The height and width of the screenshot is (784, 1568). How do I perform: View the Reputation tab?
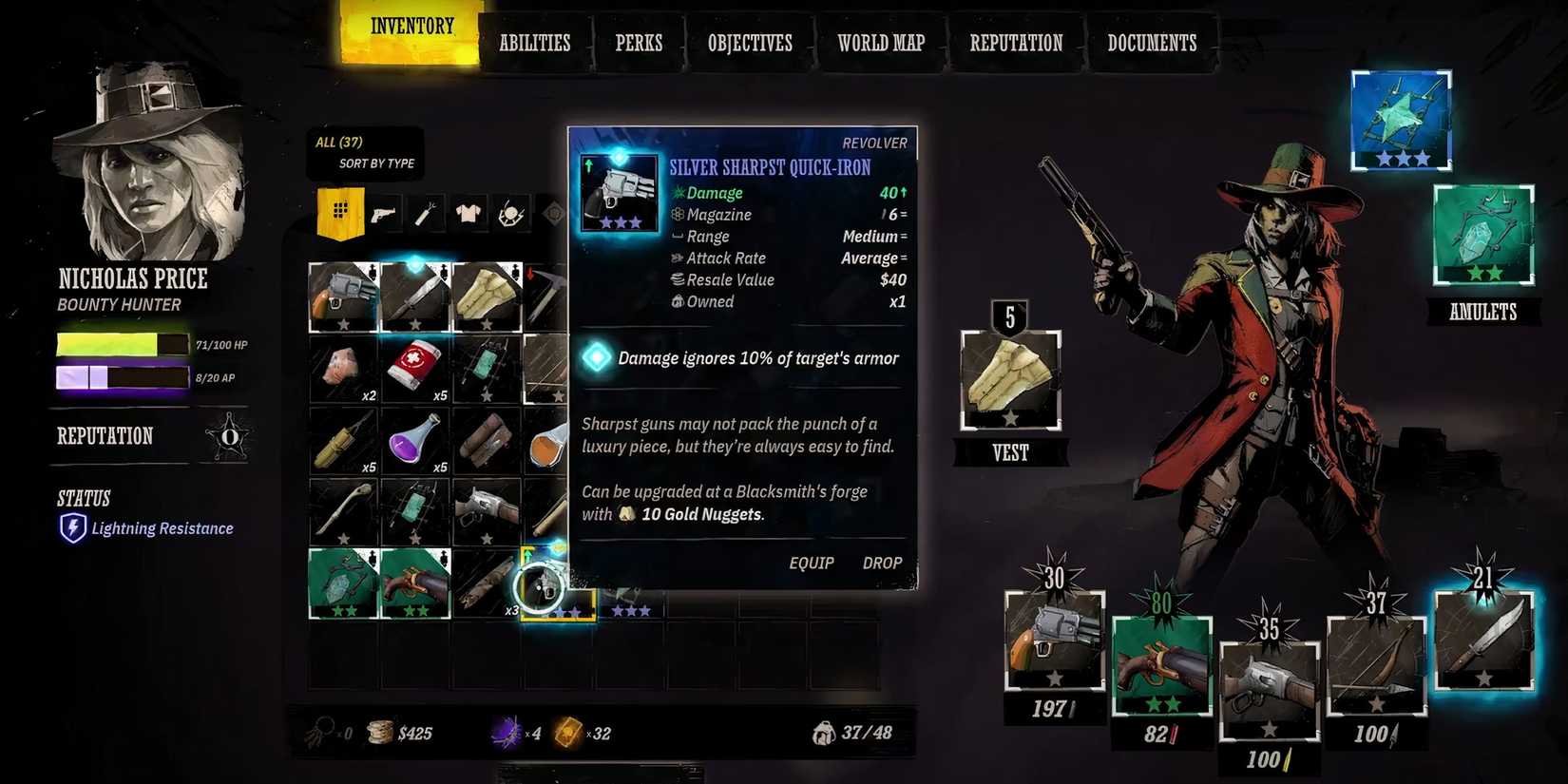coord(1016,43)
